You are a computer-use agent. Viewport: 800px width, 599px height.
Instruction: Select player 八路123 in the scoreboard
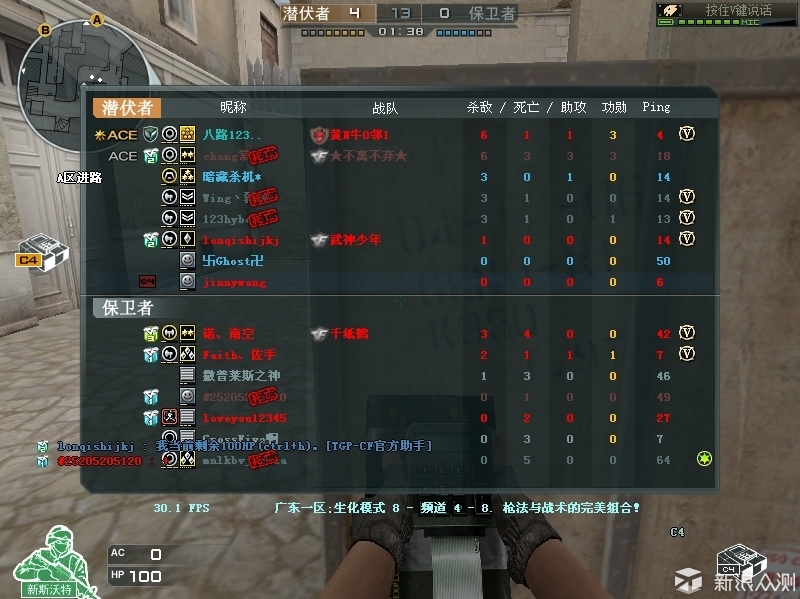(x=231, y=134)
